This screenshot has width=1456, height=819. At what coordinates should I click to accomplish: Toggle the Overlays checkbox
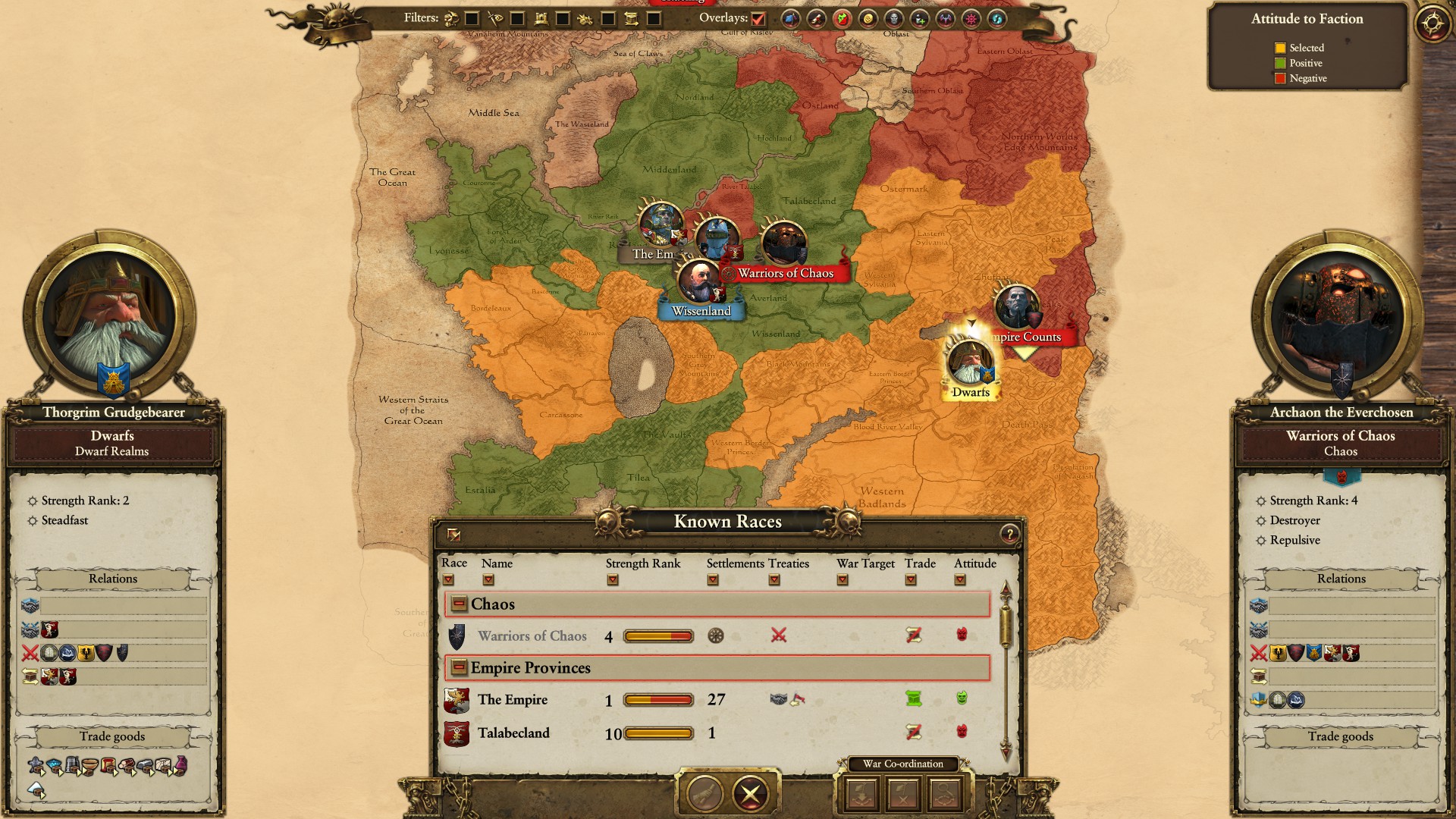click(x=758, y=19)
